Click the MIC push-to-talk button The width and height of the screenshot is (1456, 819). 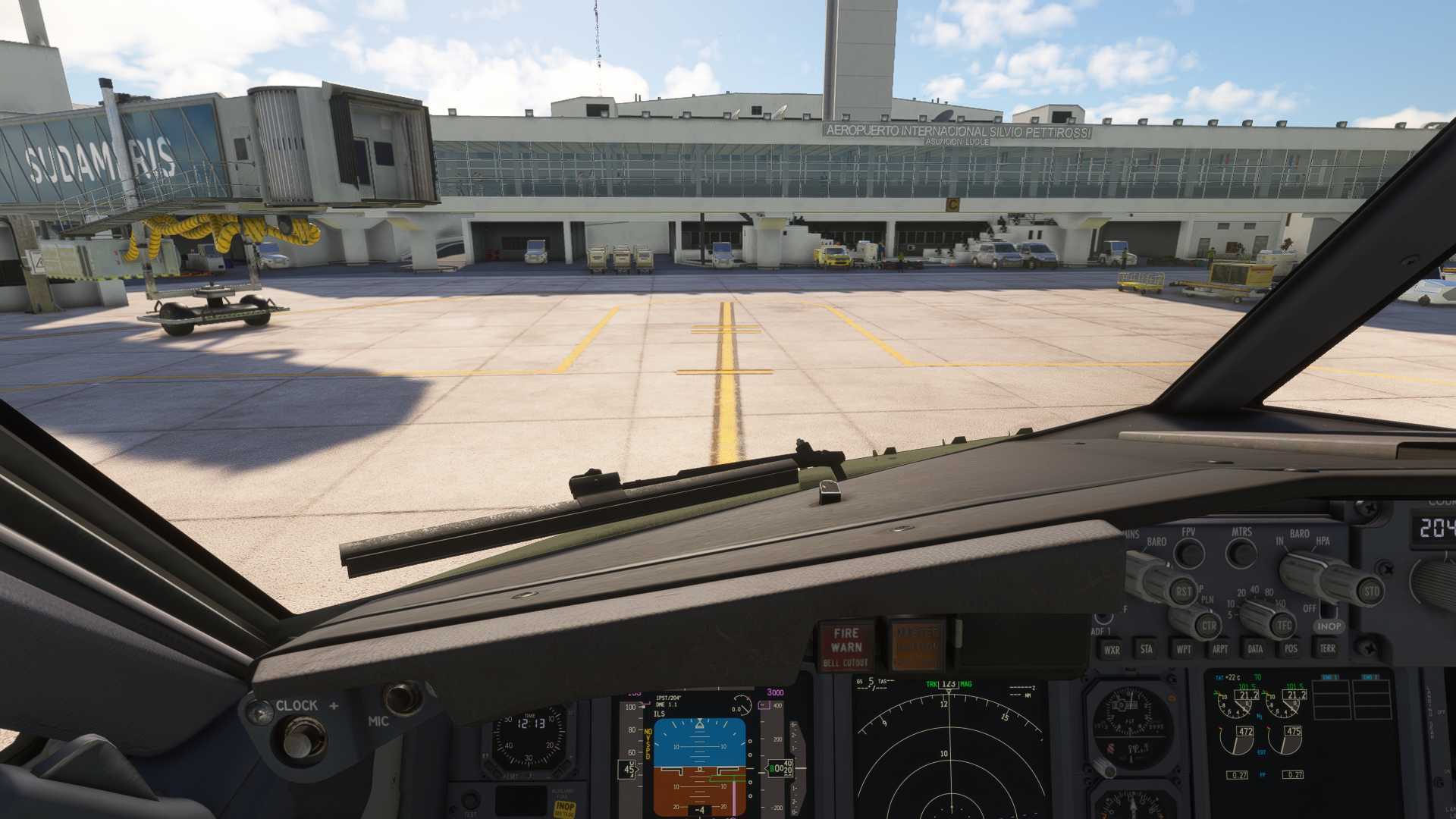(402, 698)
